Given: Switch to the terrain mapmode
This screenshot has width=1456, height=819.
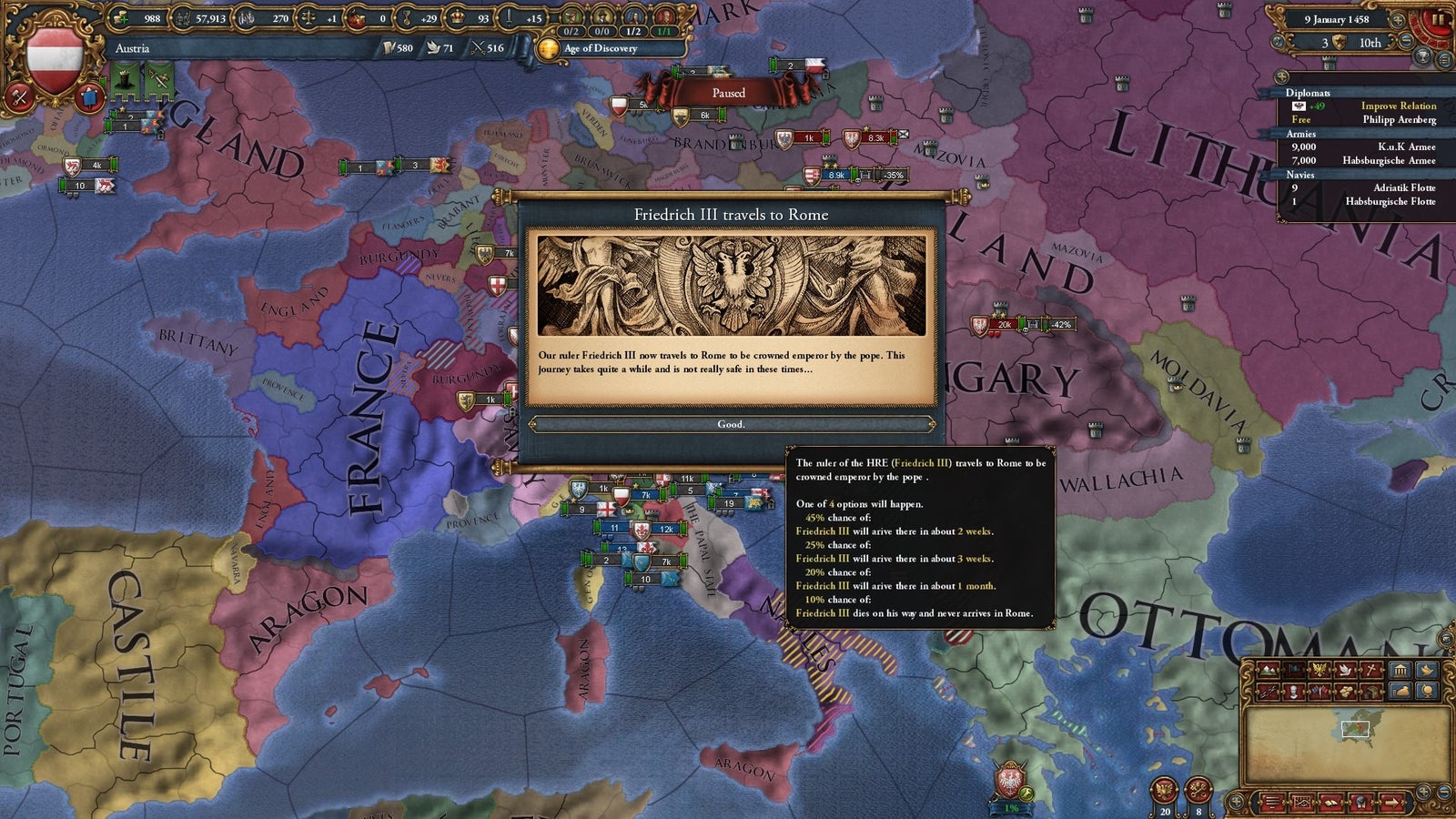Looking at the screenshot, I should [1268, 672].
